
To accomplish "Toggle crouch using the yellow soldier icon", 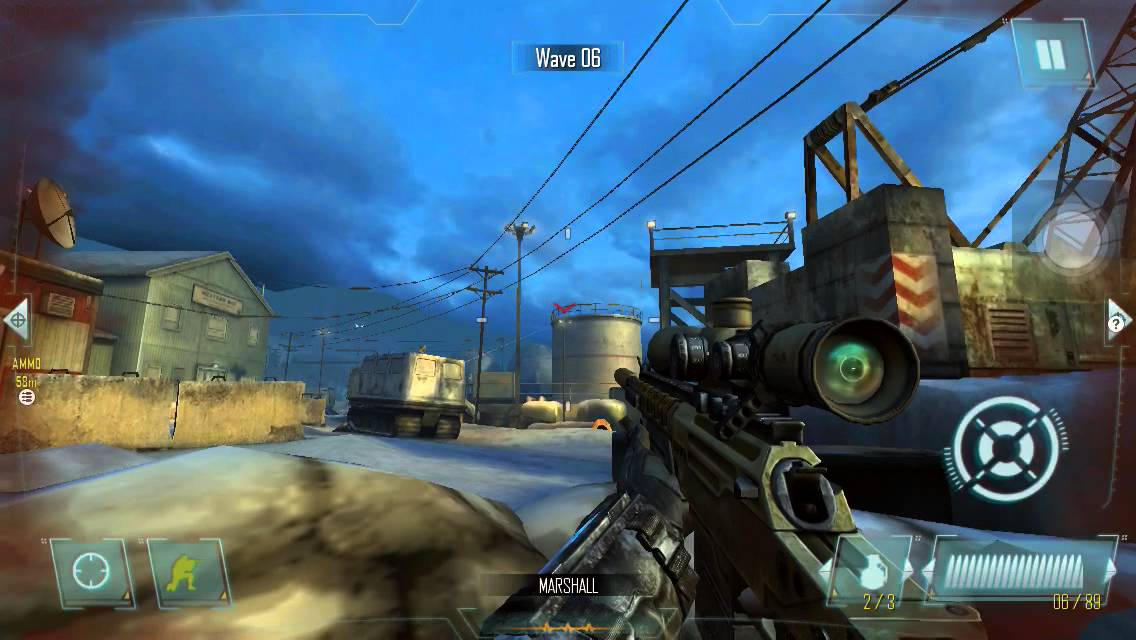I will coord(187,573).
